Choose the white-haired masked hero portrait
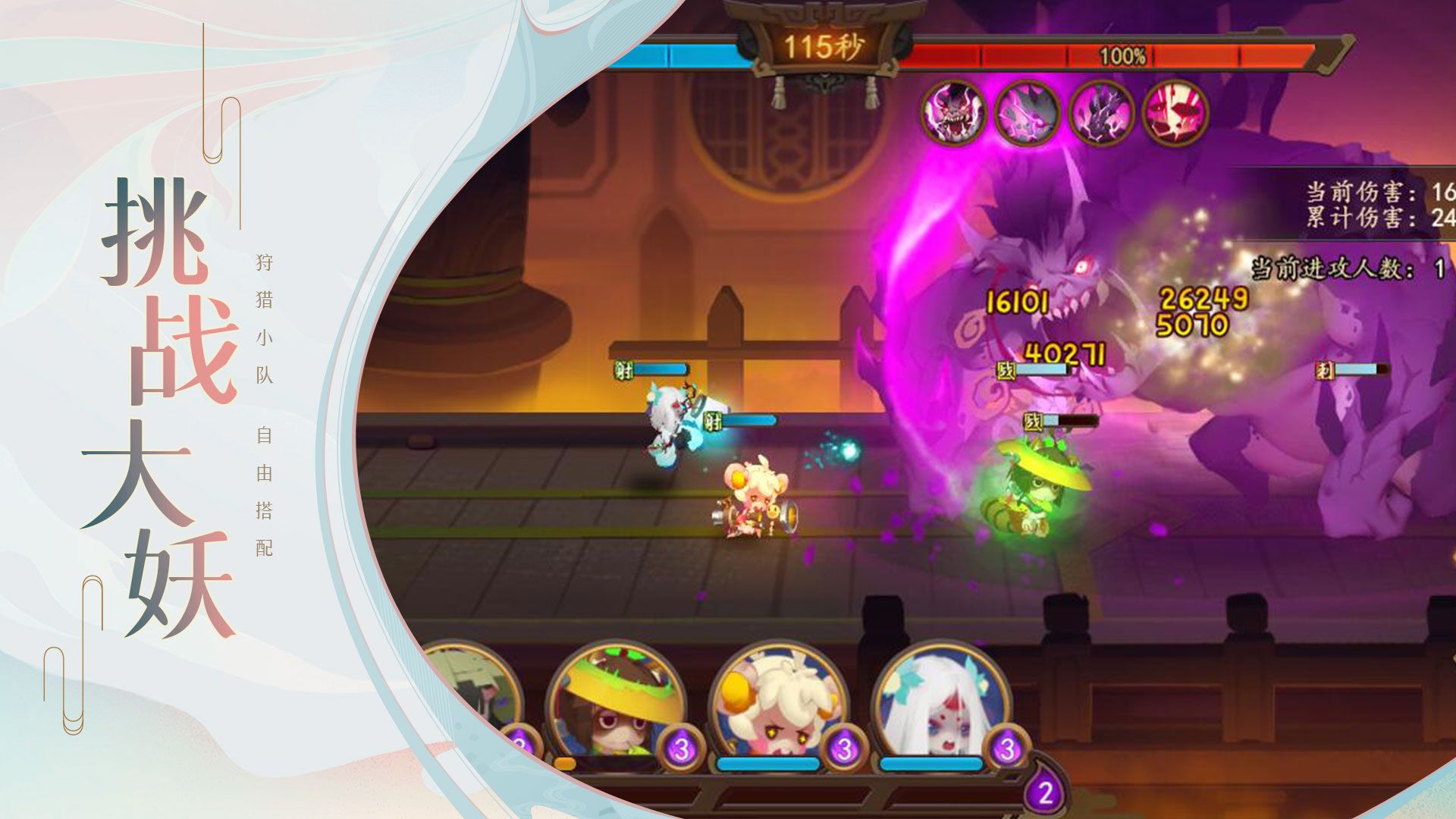 coord(940,707)
